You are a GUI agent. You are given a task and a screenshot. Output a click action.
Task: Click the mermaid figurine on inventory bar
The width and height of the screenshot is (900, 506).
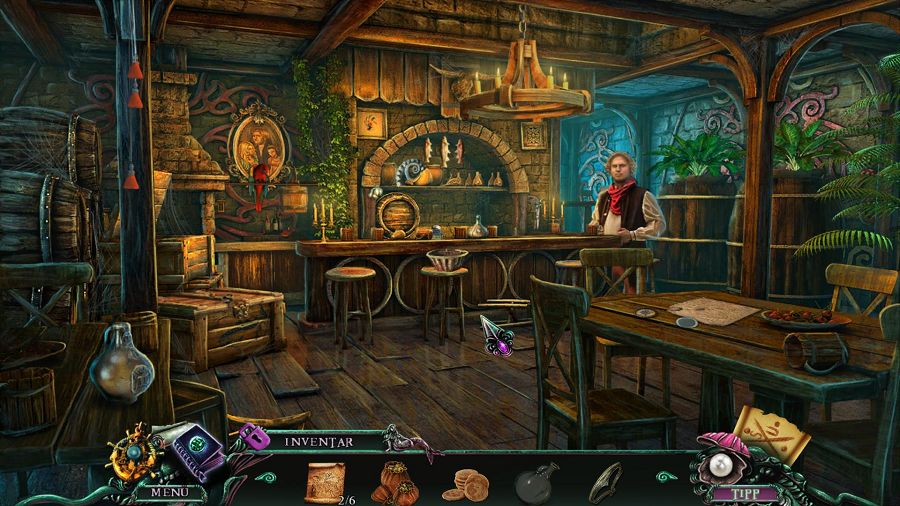pos(405,439)
